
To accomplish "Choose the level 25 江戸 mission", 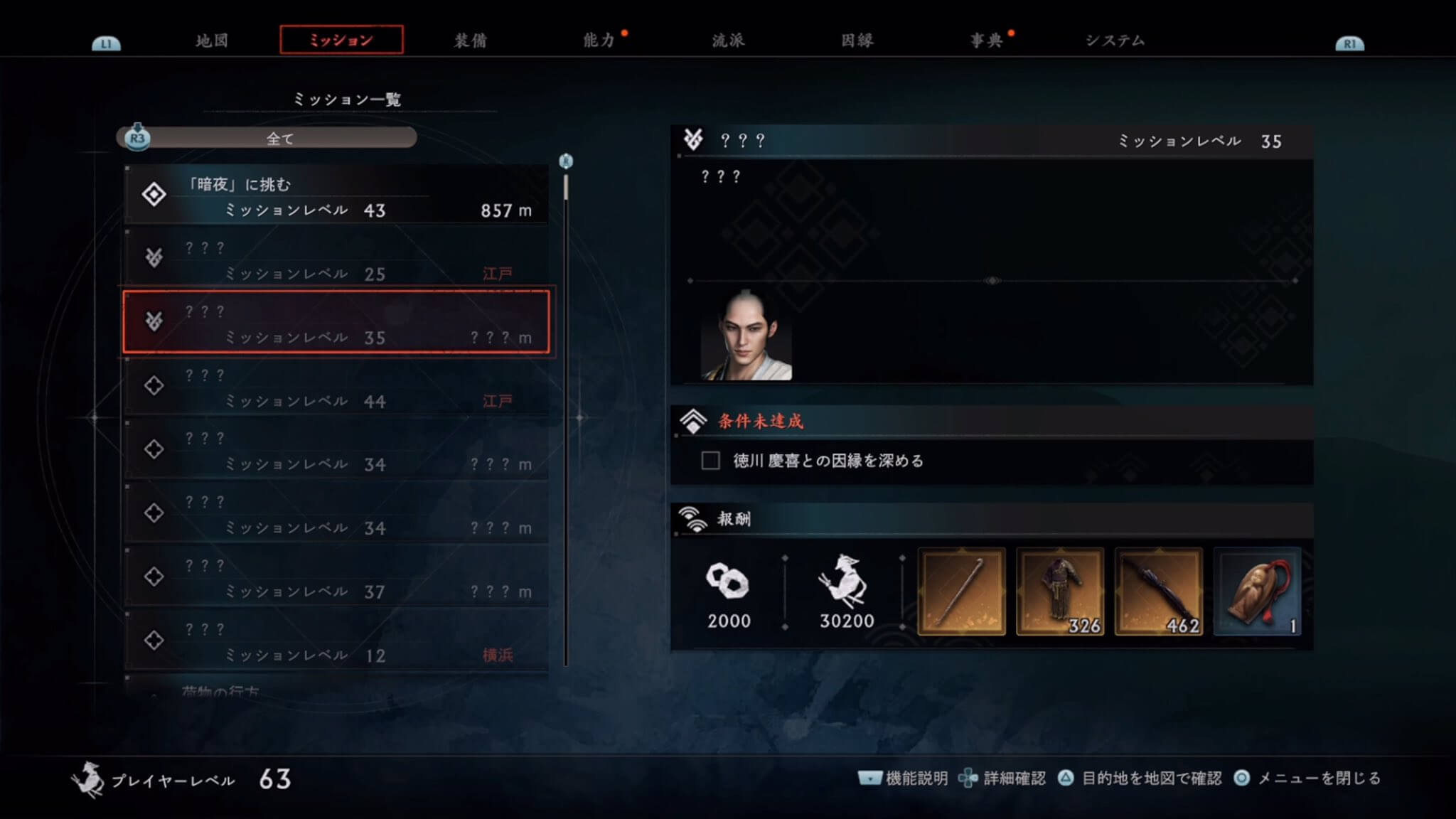I will (336, 260).
